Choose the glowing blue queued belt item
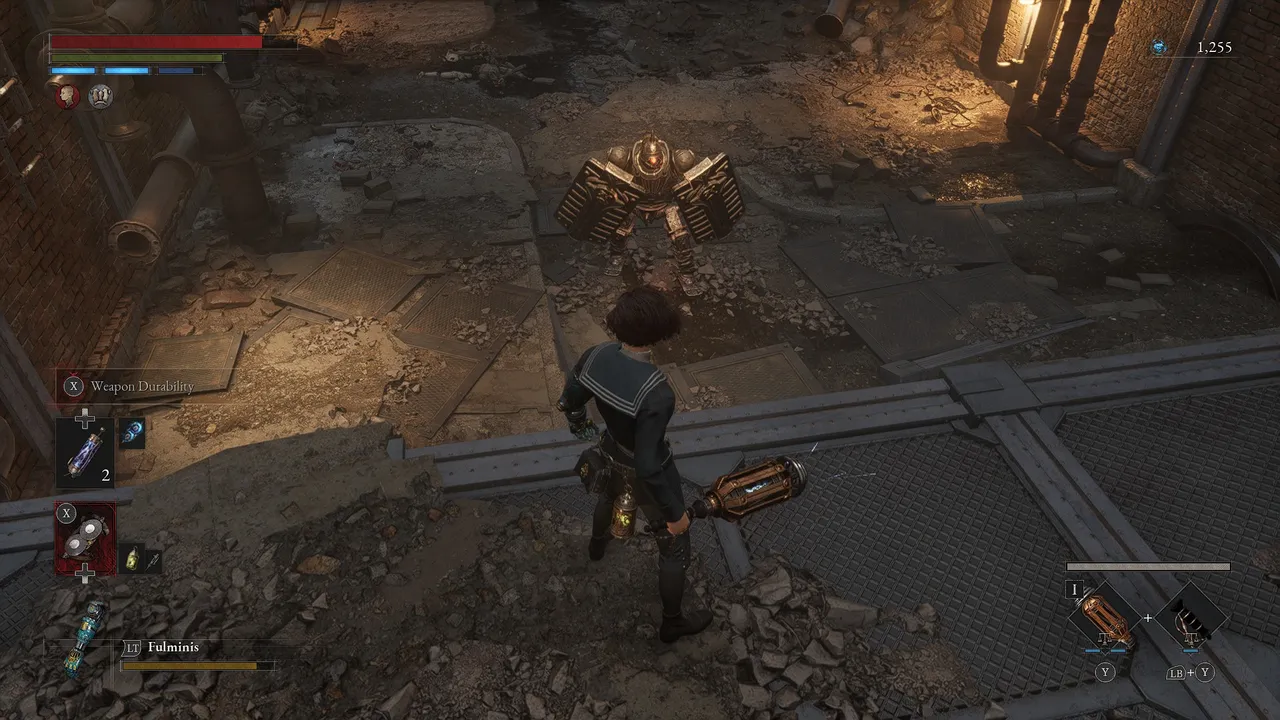 [x=133, y=432]
